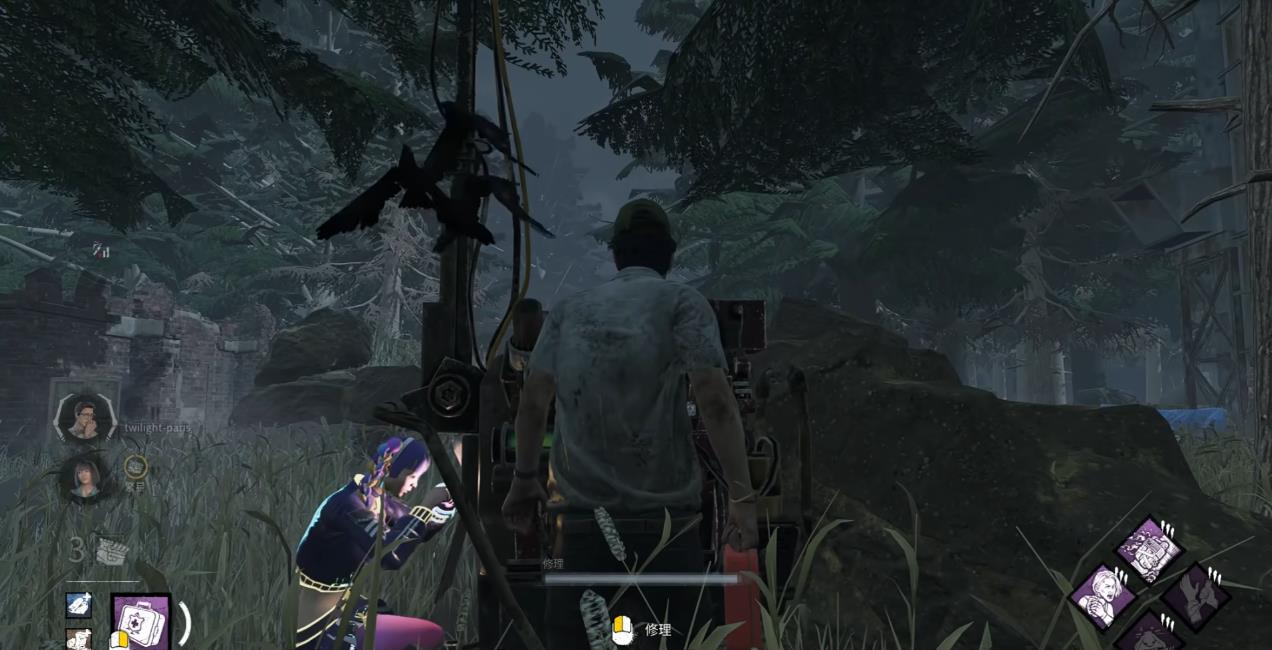The width and height of the screenshot is (1272, 650).
Task: Select the twilight-paris survivor portrait
Action: click(x=83, y=416)
